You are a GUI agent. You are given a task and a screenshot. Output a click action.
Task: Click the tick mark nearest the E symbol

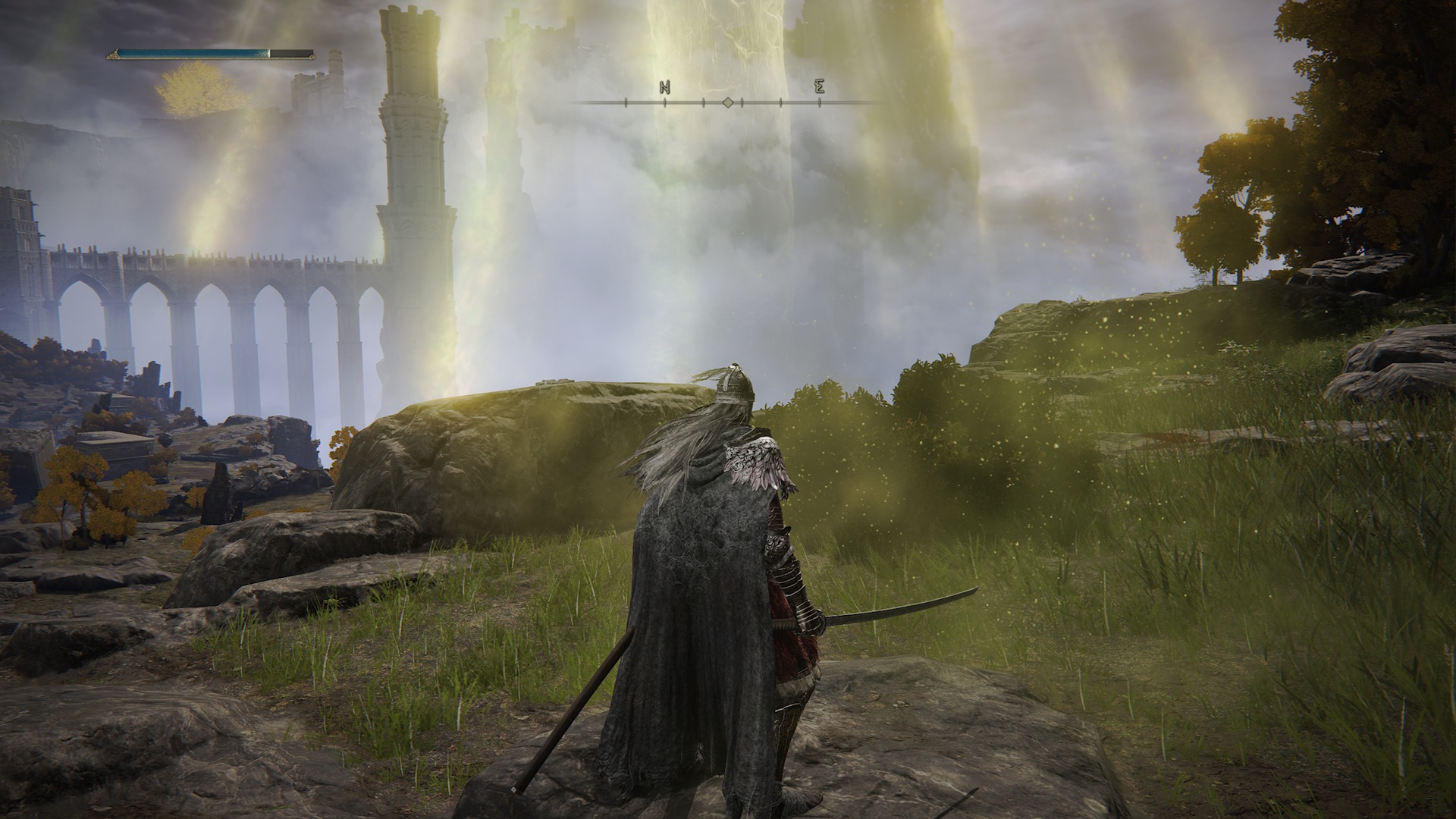pos(820,102)
